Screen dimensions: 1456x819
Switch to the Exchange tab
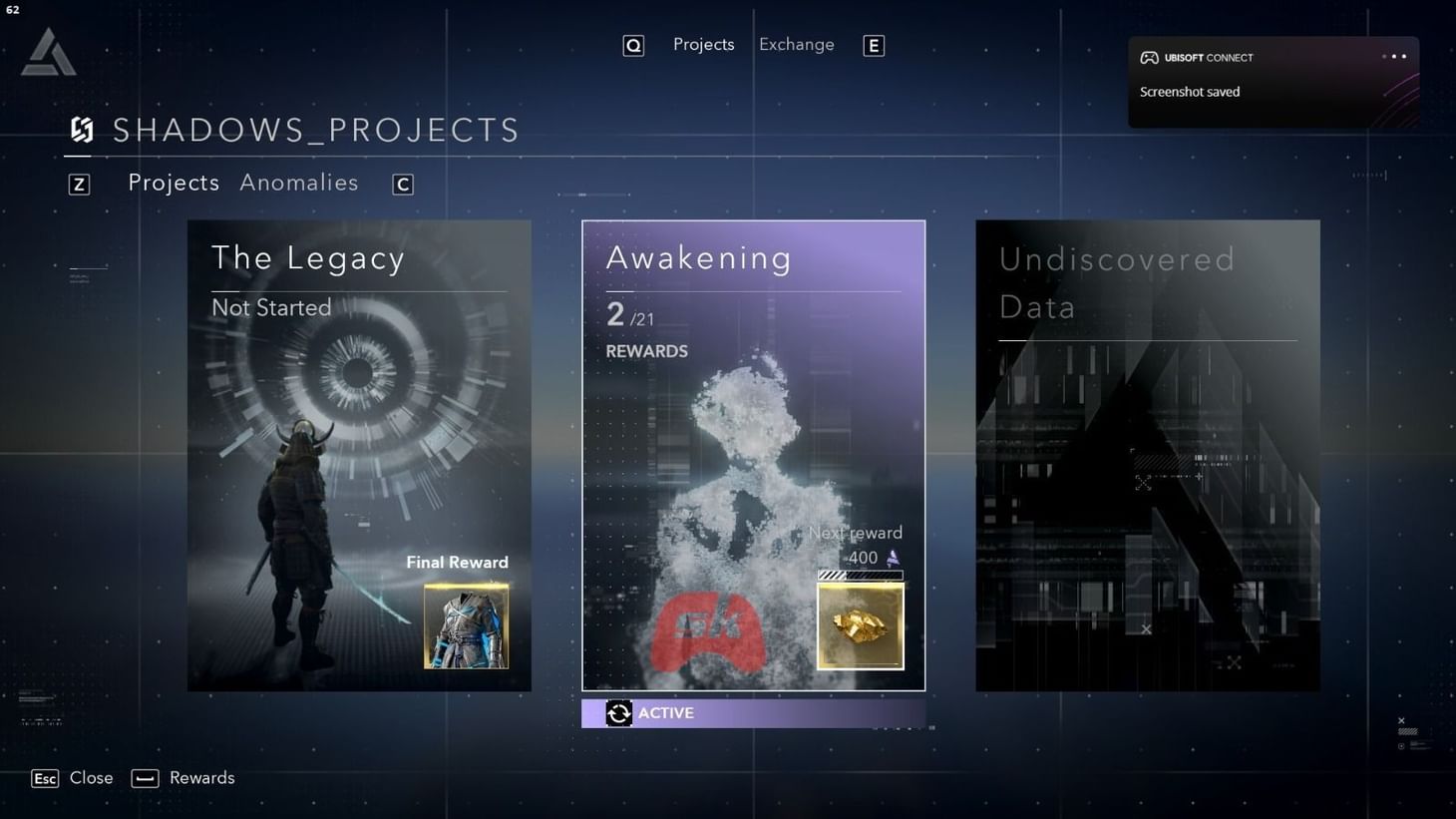pos(796,44)
